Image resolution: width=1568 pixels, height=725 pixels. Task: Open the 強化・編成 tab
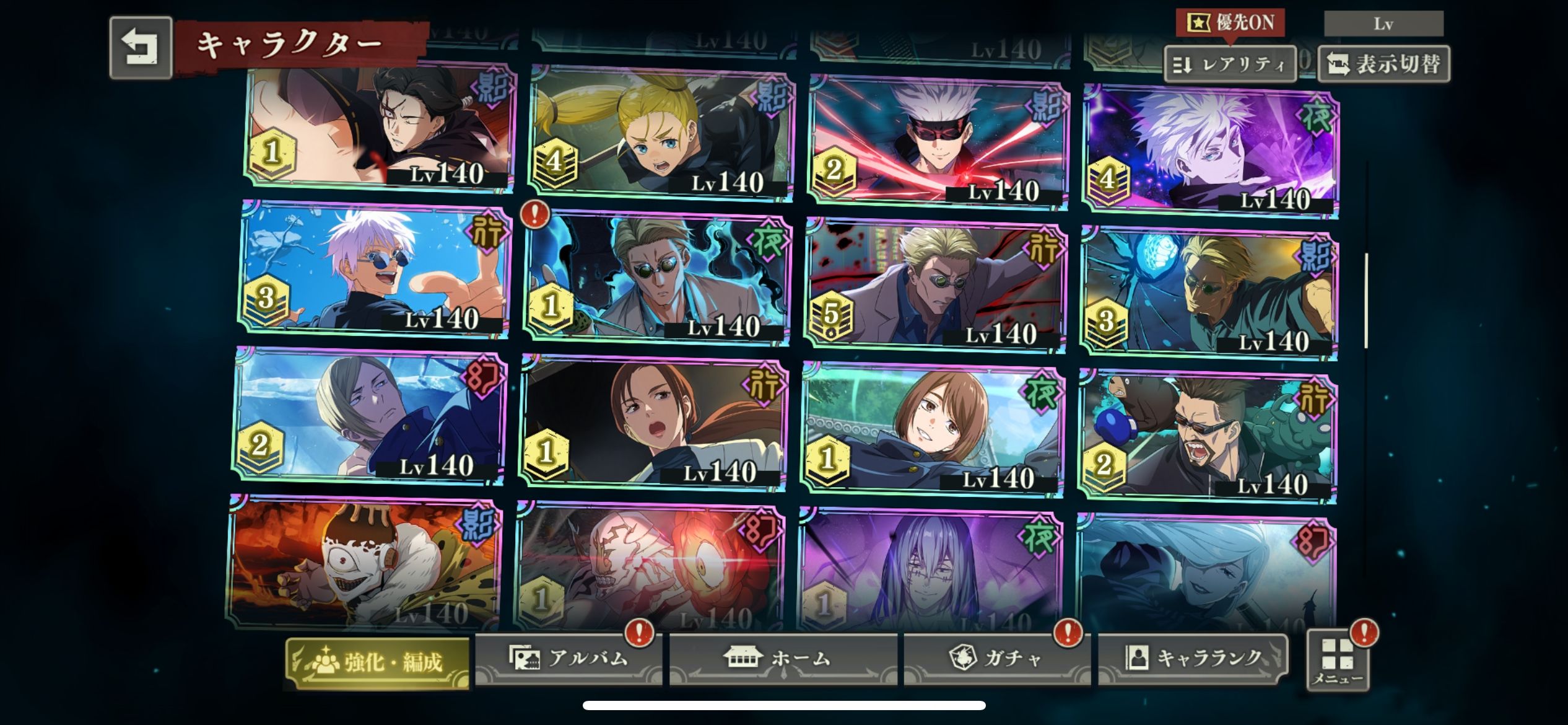pyautogui.click(x=377, y=662)
